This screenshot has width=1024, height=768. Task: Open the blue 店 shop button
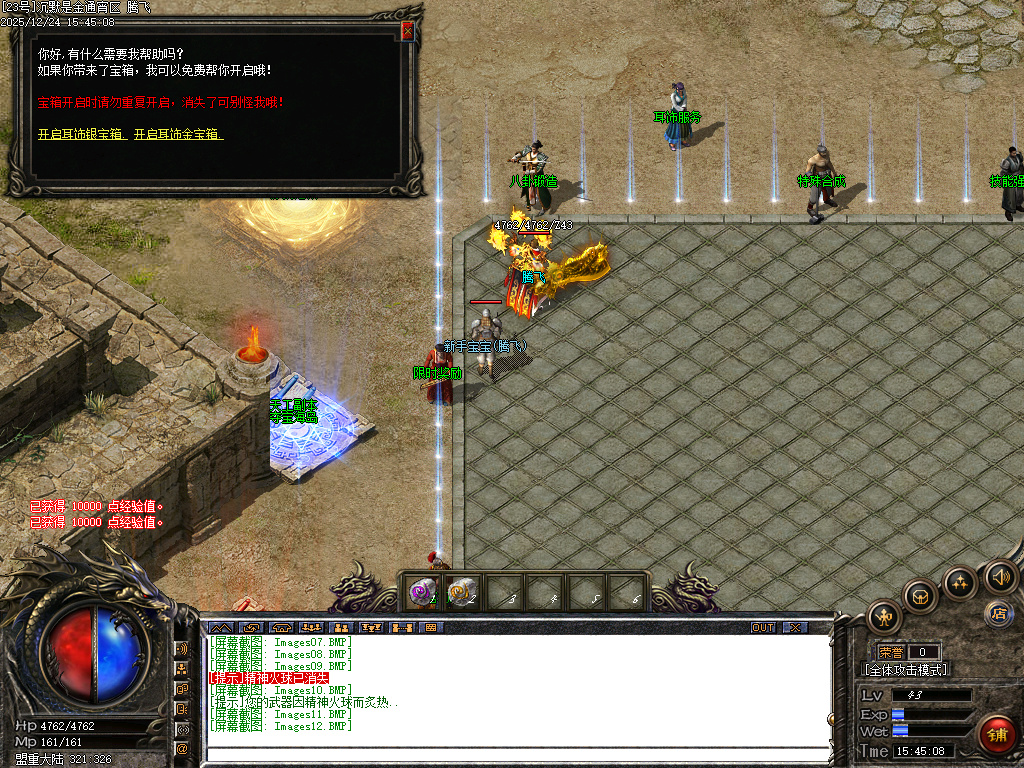pos(997,613)
